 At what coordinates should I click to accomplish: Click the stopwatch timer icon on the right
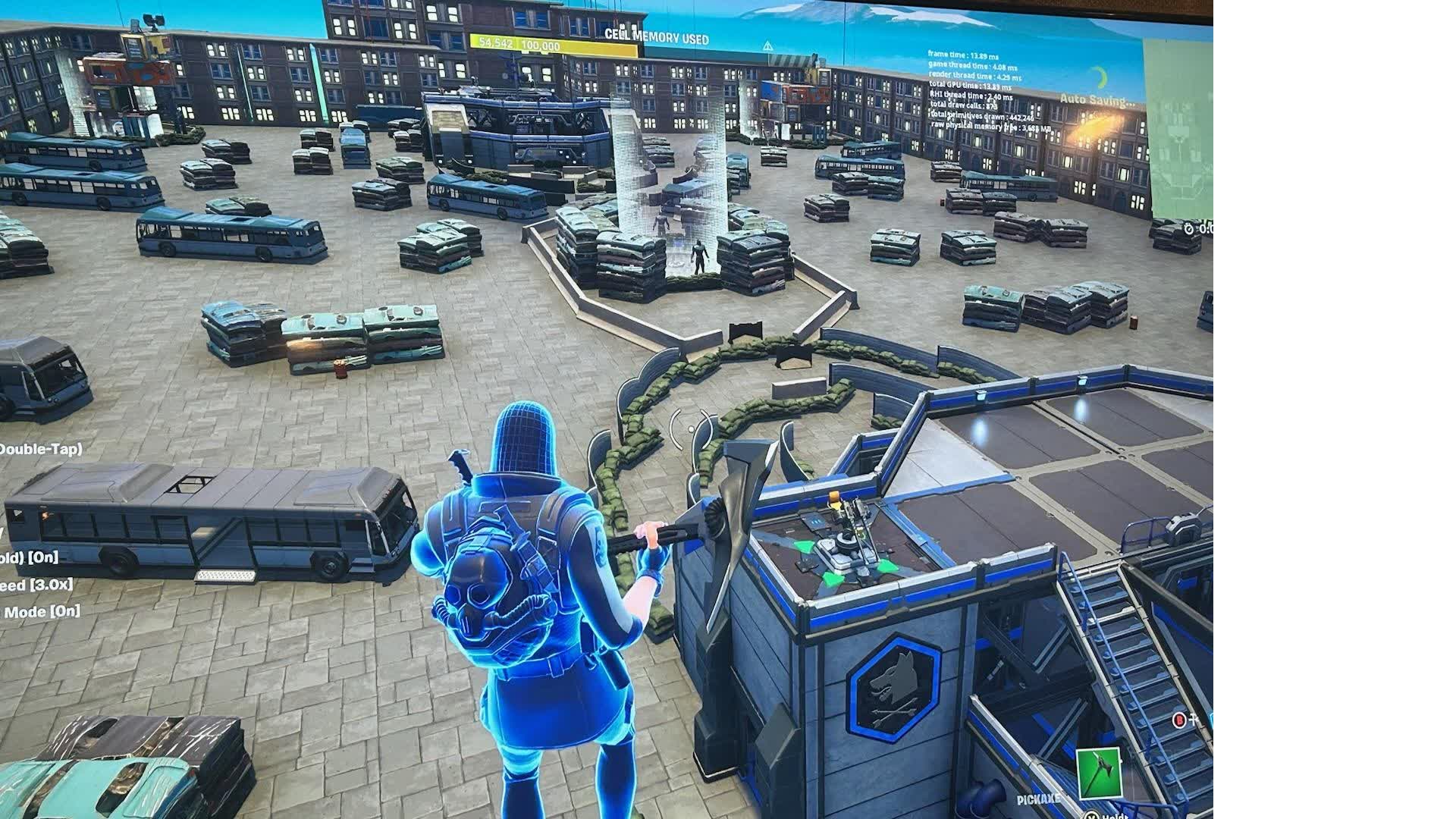(x=1188, y=230)
